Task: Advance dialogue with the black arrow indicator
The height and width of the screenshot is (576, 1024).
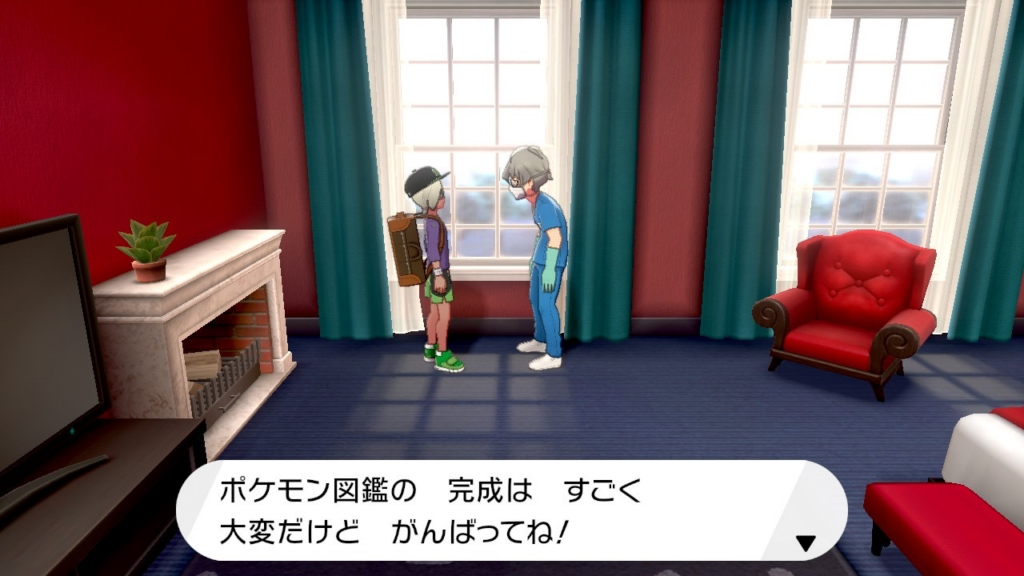Action: [x=805, y=543]
